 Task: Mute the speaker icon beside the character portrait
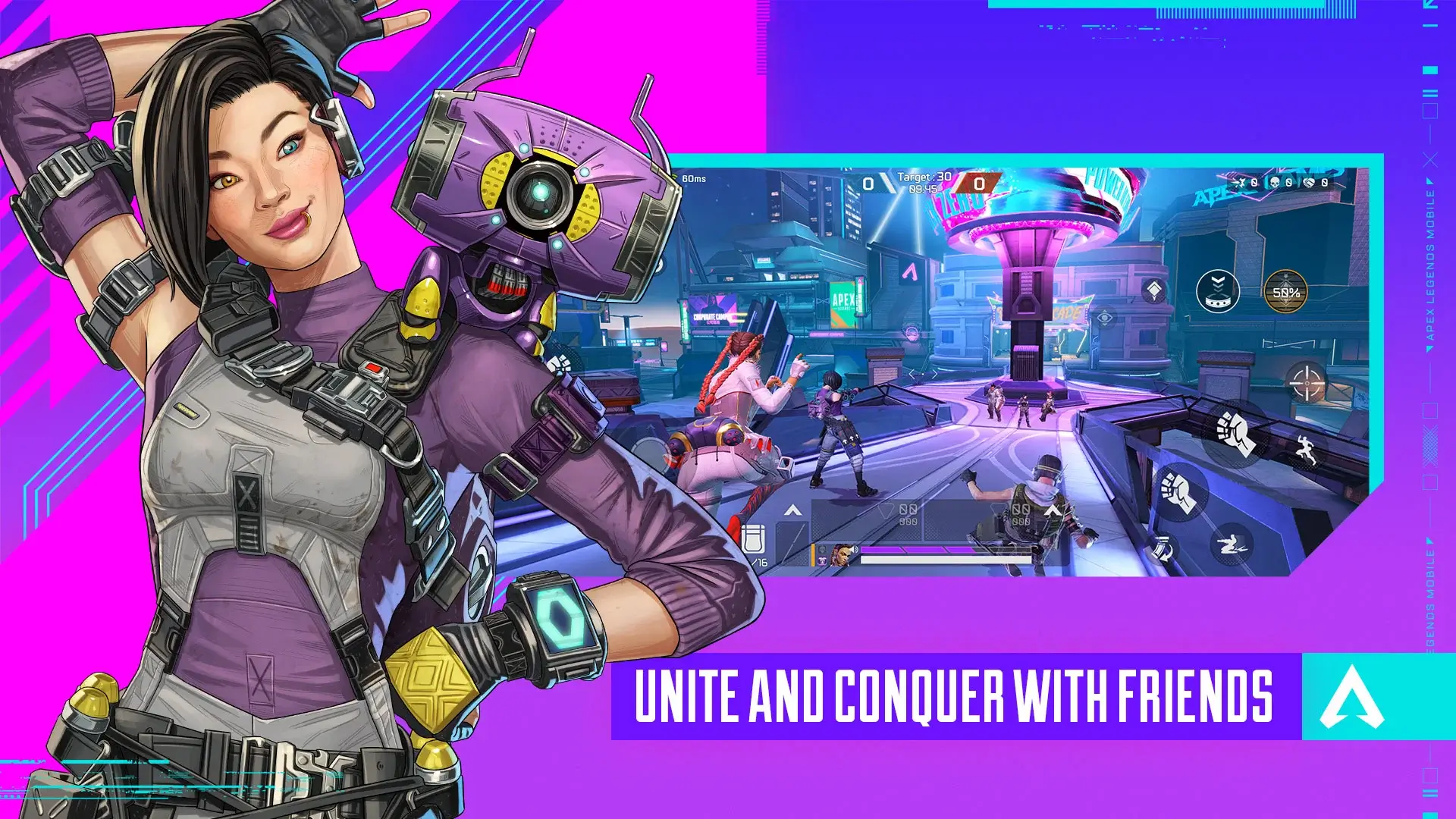point(855,550)
